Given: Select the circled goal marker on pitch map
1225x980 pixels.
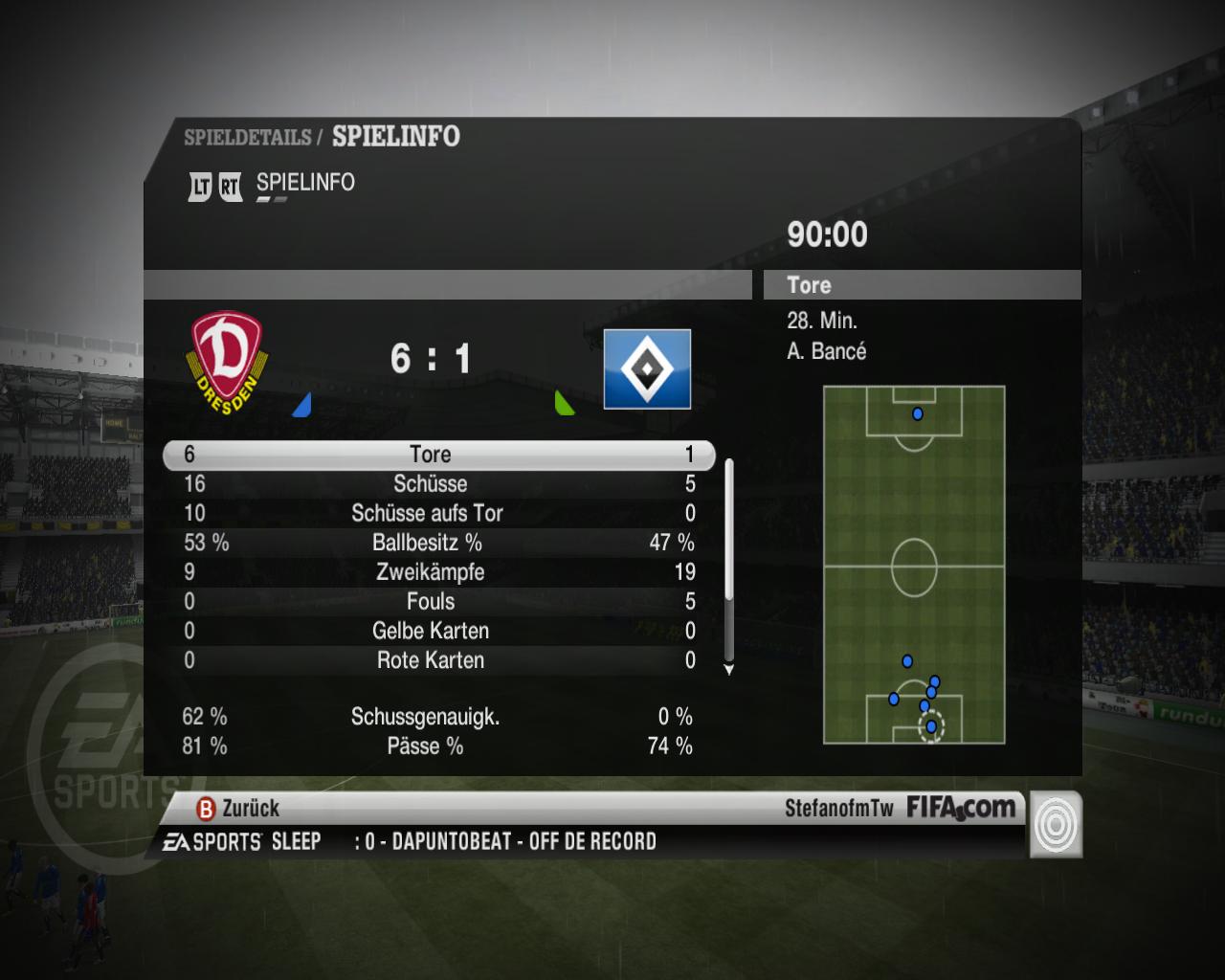Looking at the screenshot, I should (x=931, y=726).
